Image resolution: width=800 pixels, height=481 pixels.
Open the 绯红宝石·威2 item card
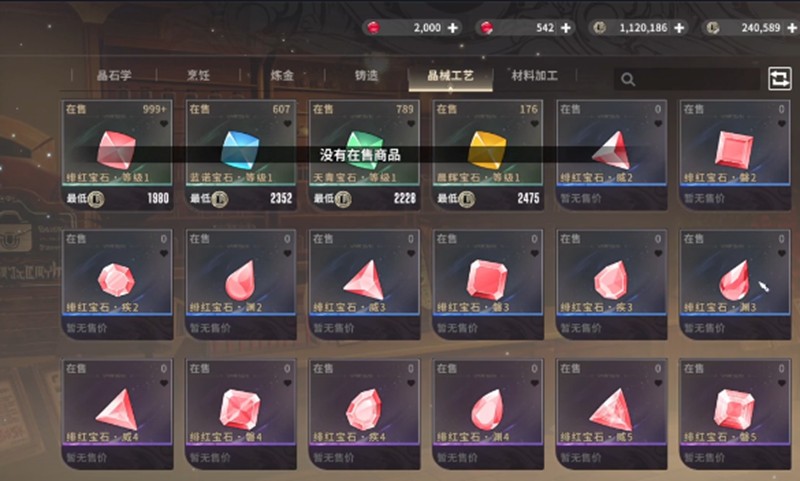coord(612,154)
